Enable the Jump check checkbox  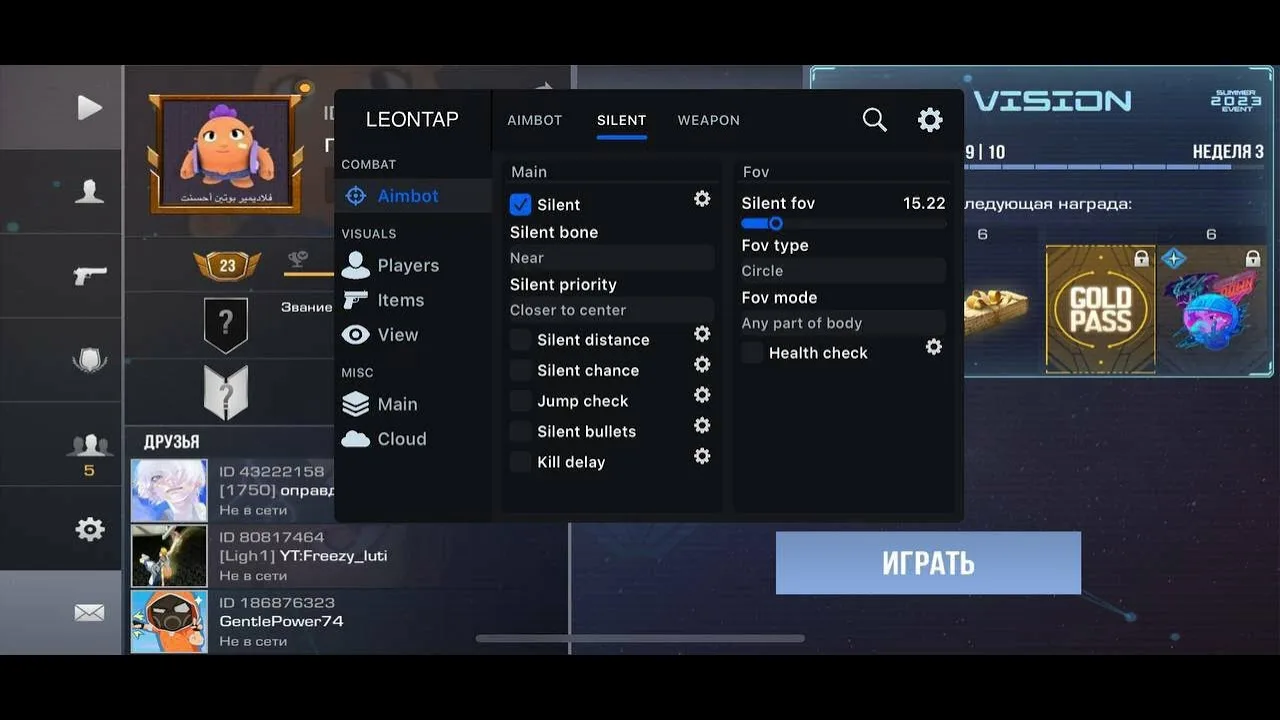[x=519, y=400]
